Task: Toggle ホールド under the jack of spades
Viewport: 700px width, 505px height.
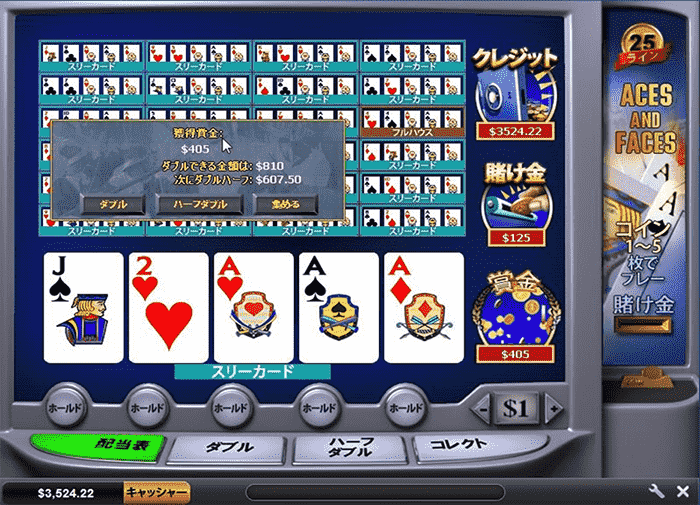Action: (66, 408)
